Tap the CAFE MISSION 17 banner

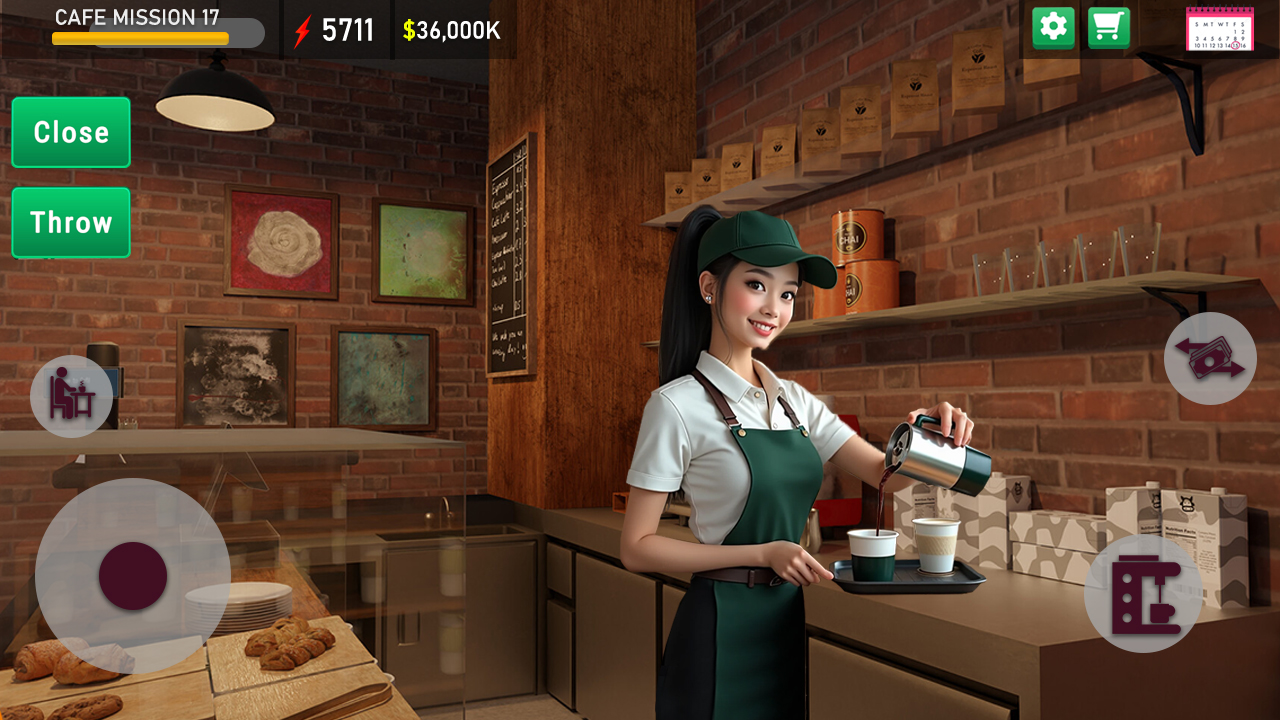[x=138, y=16]
